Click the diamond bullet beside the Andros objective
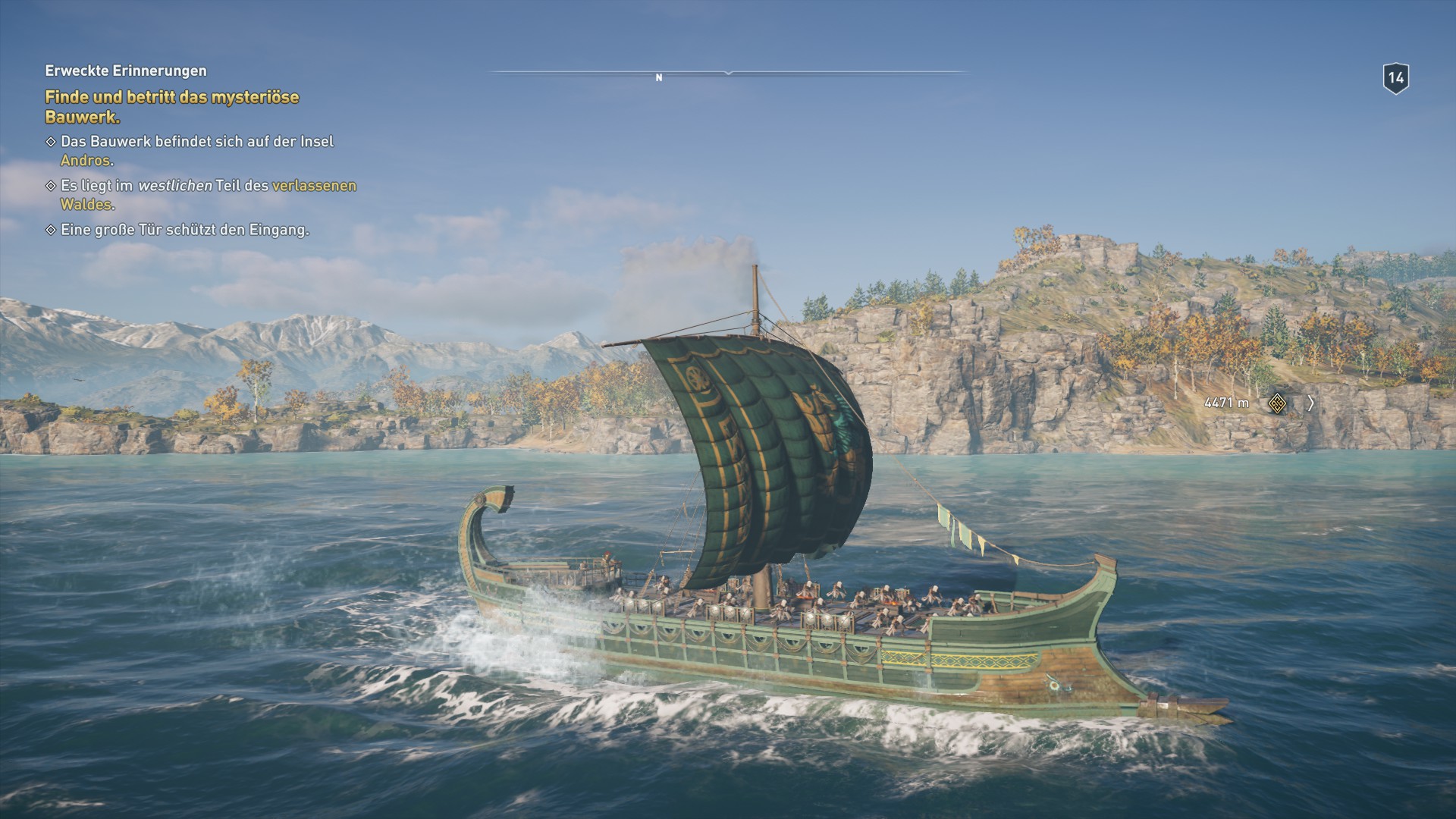Screen dimensions: 1456x819 coord(50,142)
